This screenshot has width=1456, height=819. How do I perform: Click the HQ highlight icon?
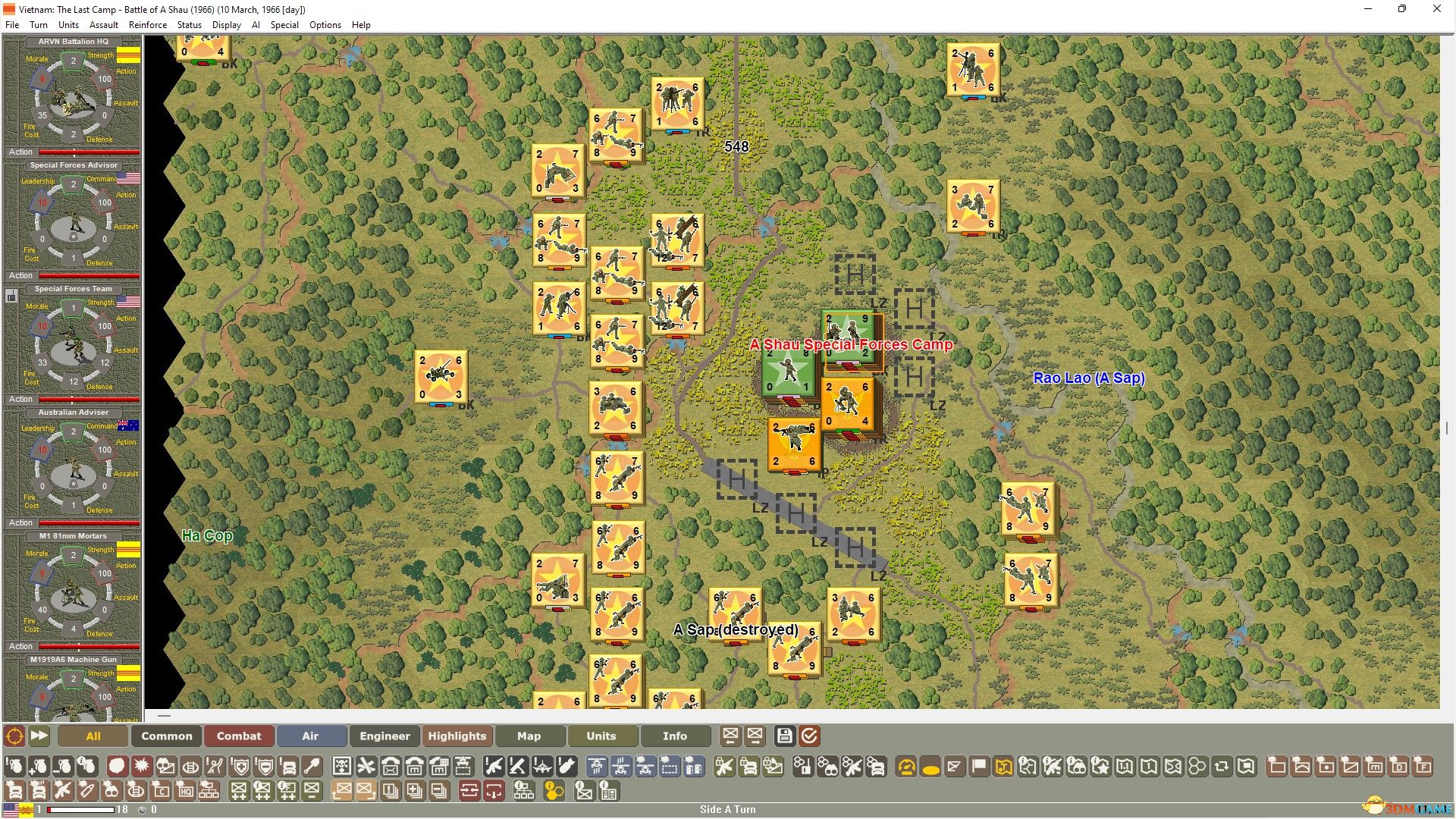[x=186, y=791]
